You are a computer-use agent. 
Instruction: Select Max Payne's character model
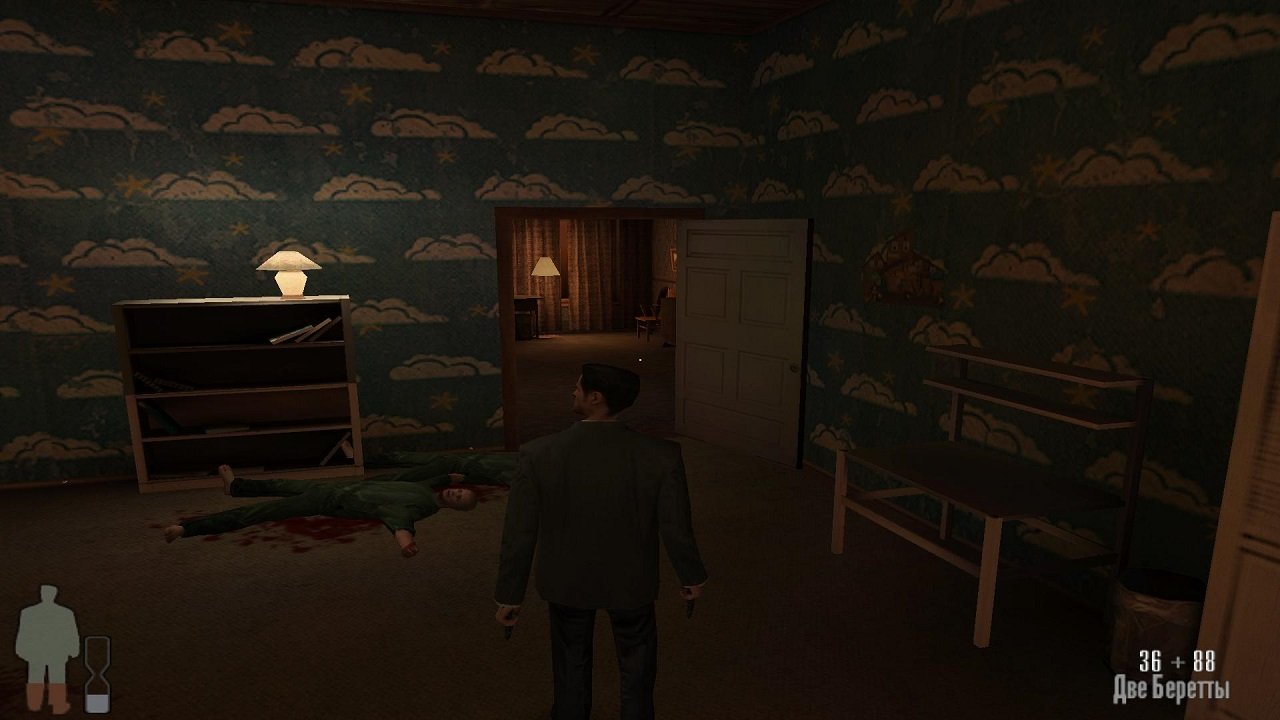590,510
